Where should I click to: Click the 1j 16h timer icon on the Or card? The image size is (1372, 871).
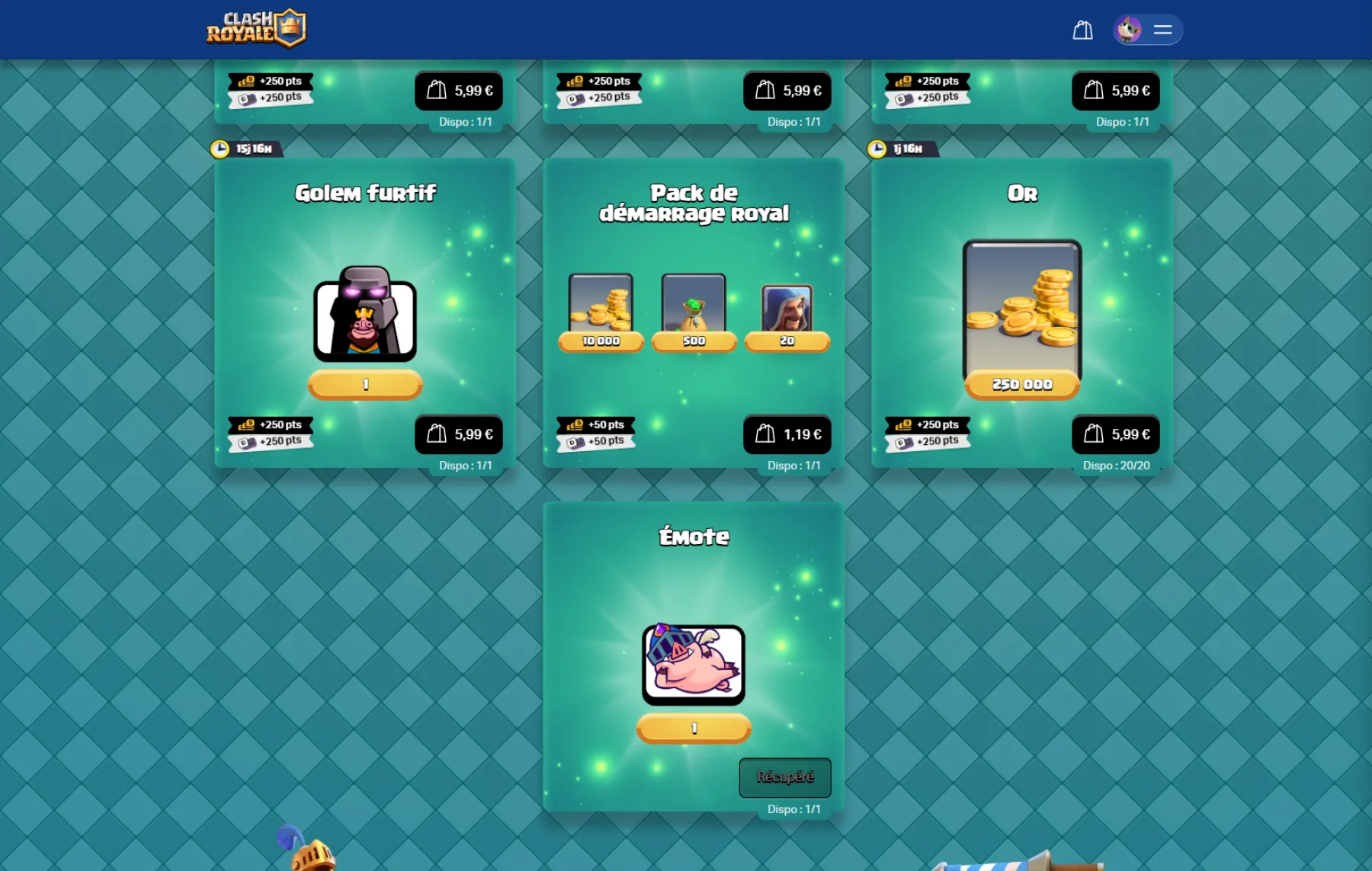coord(878,148)
